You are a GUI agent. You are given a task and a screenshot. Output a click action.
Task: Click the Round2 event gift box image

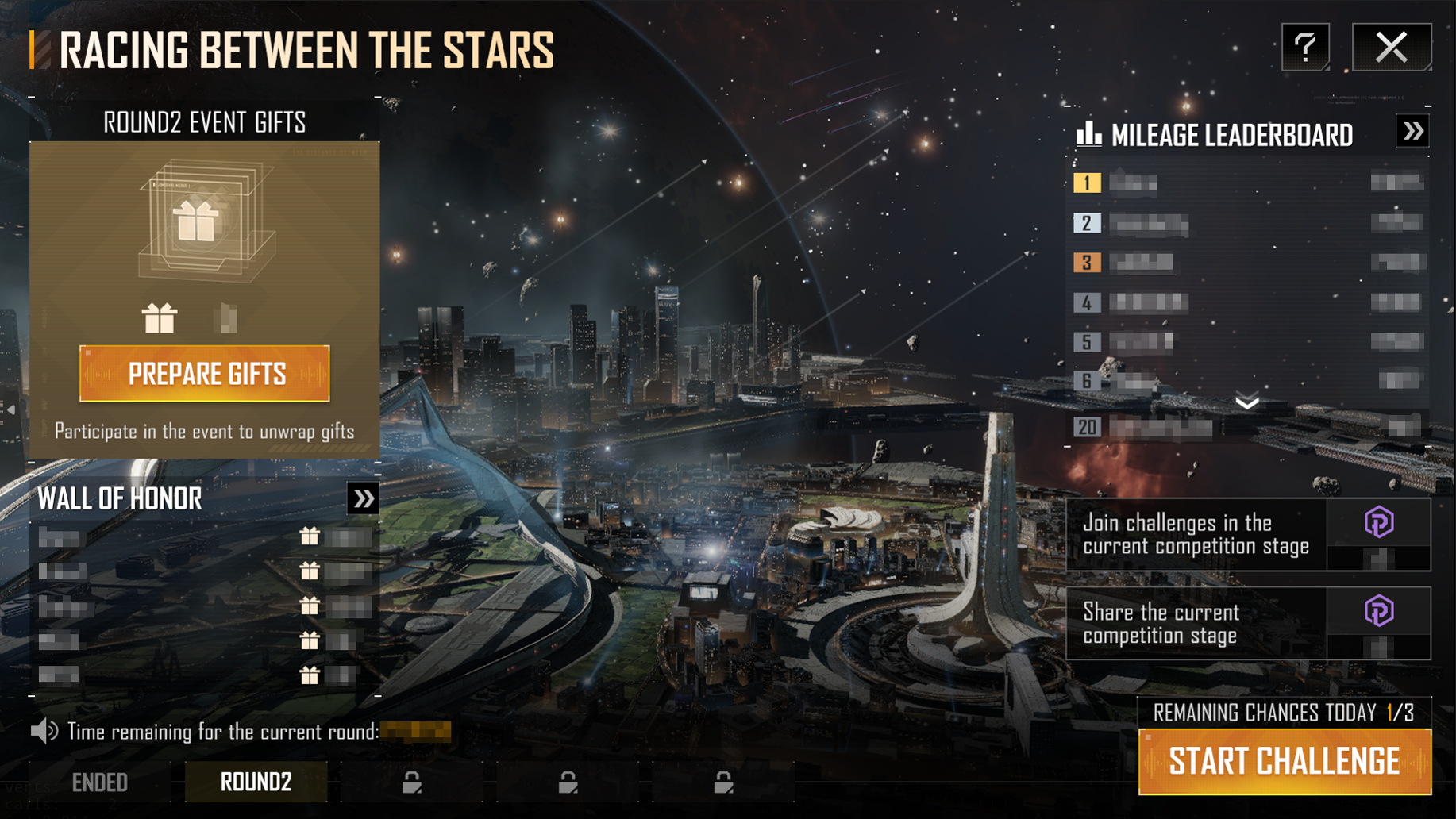pyautogui.click(x=205, y=221)
